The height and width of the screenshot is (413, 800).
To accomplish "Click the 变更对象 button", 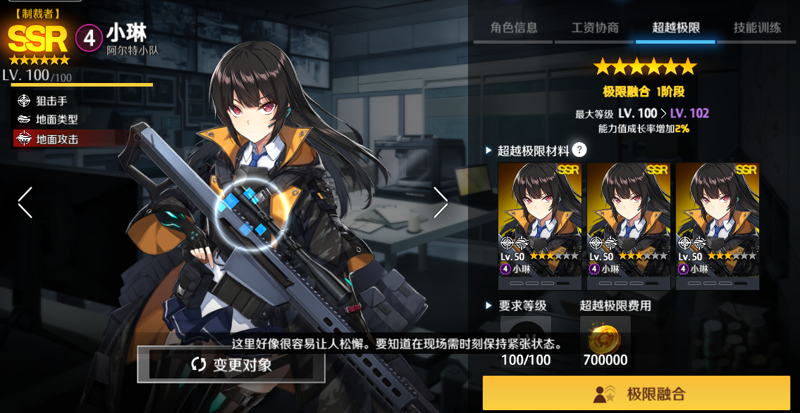I will [231, 365].
